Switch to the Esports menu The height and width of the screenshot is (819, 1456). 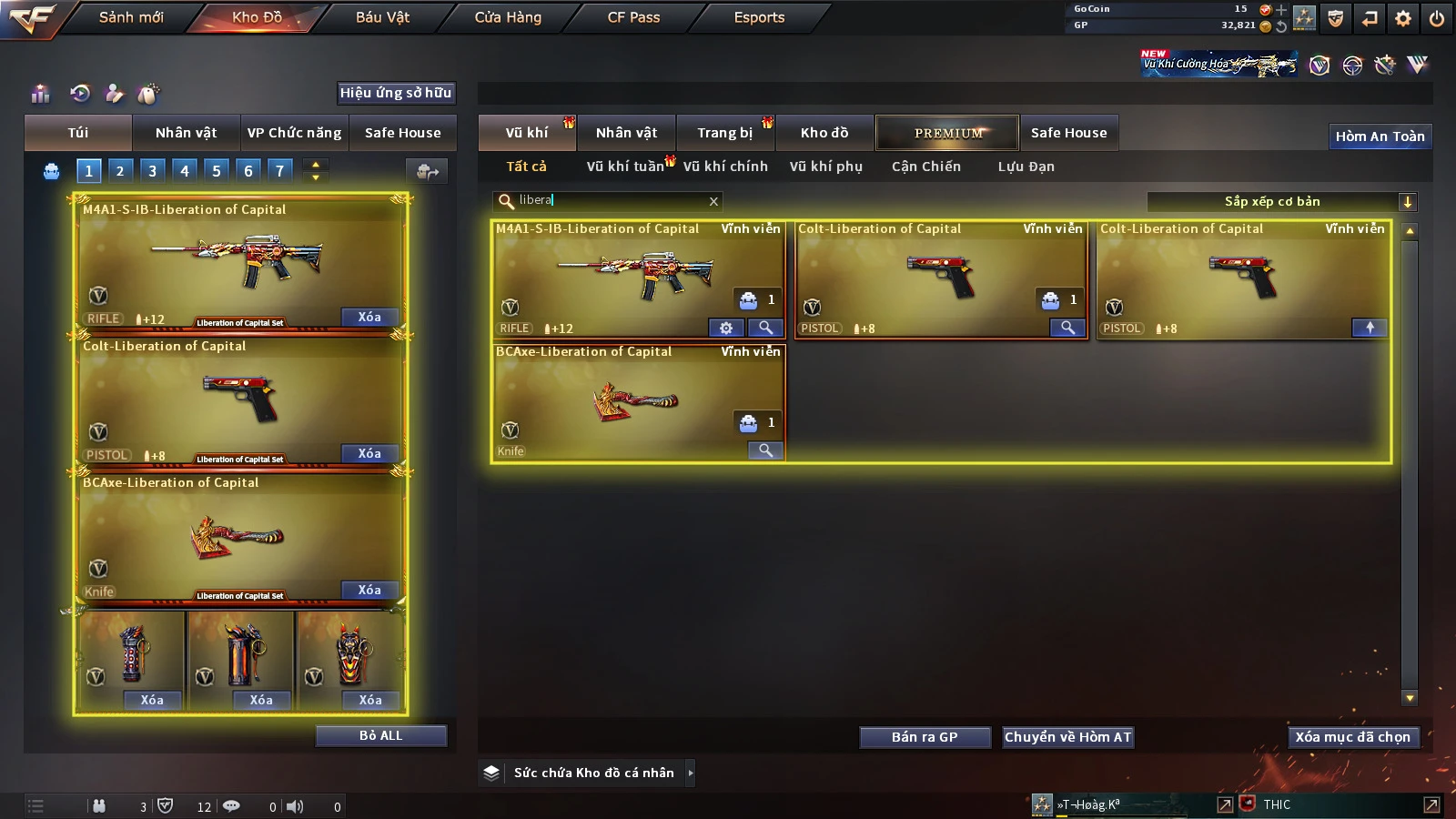tap(759, 17)
